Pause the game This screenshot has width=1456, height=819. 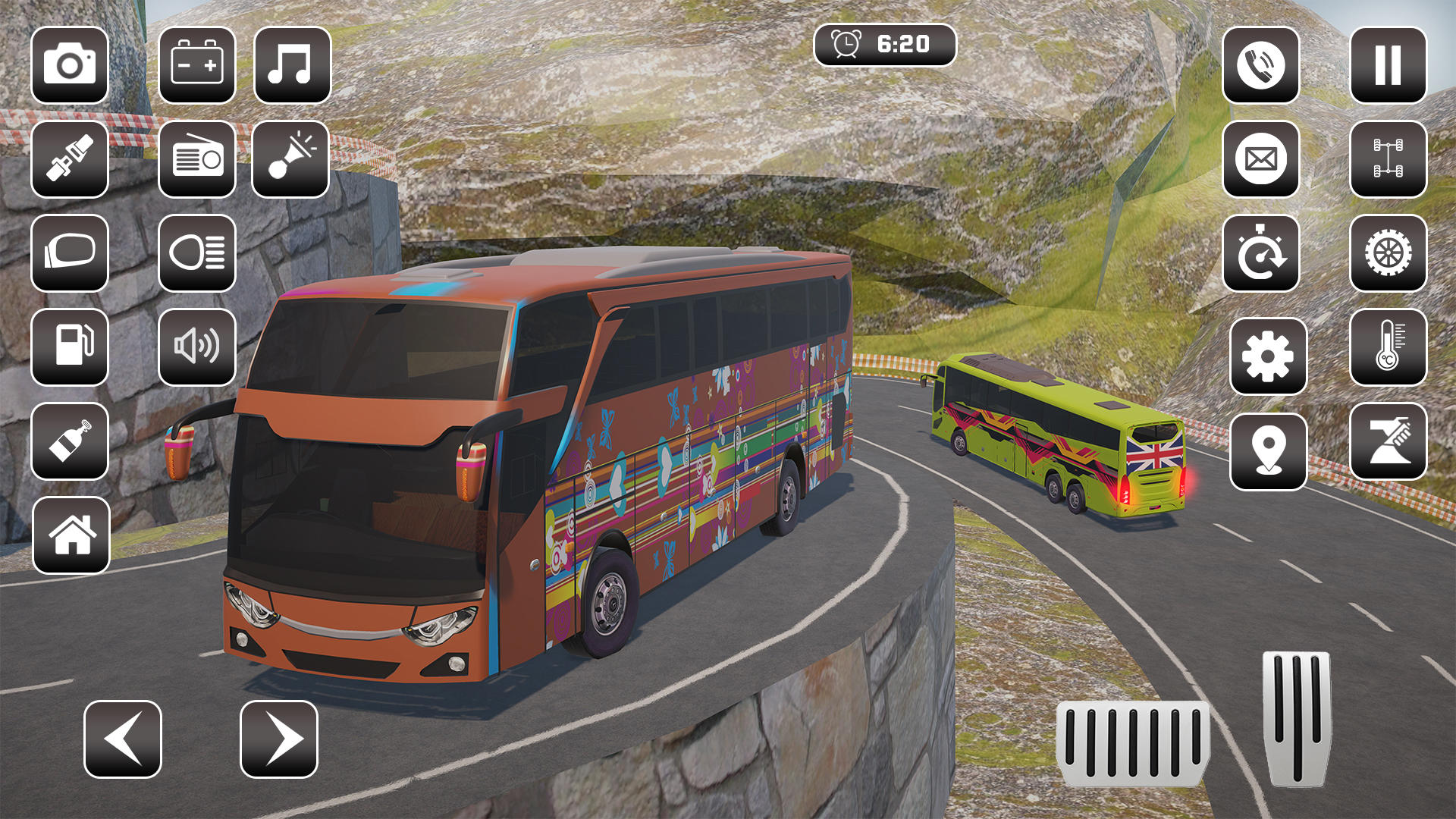(1386, 66)
